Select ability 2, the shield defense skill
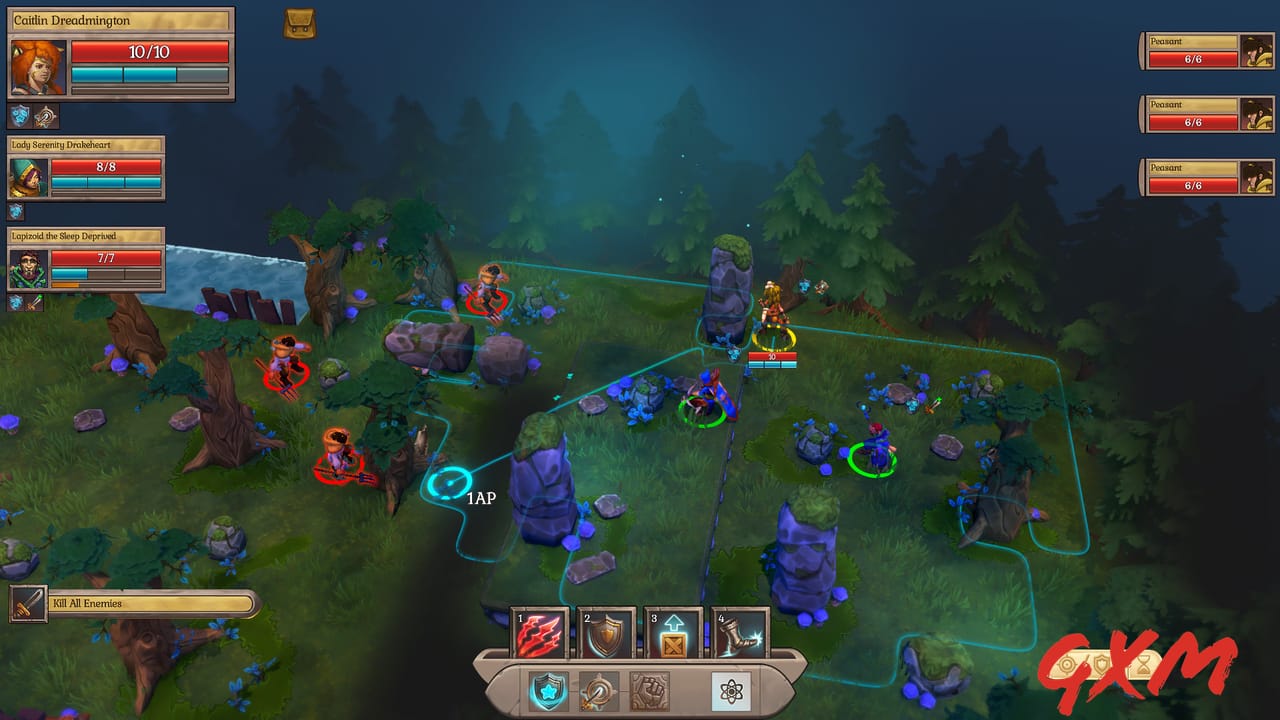The width and height of the screenshot is (1280, 720). pos(608,632)
